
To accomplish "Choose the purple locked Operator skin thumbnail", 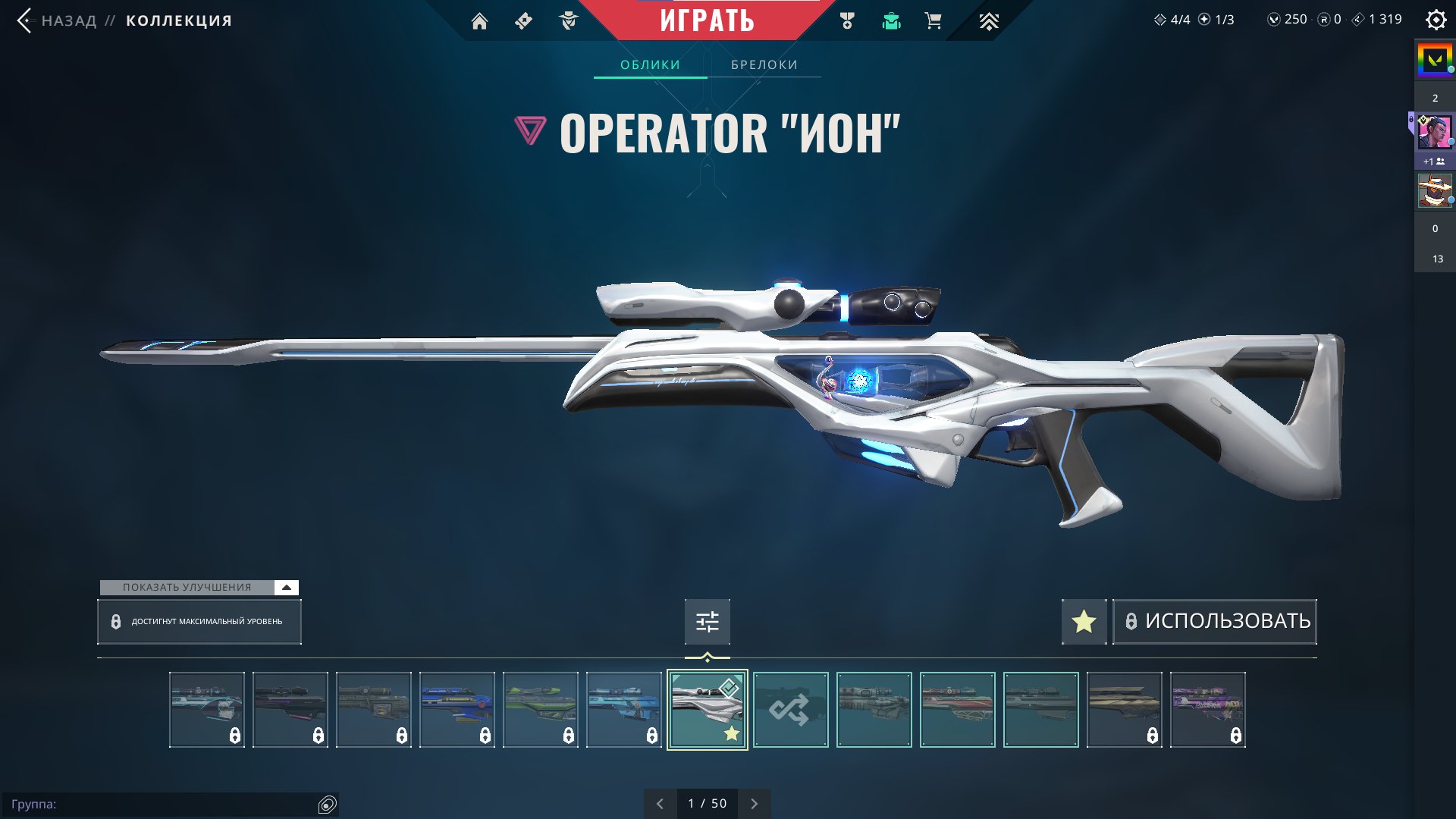I will (1207, 710).
